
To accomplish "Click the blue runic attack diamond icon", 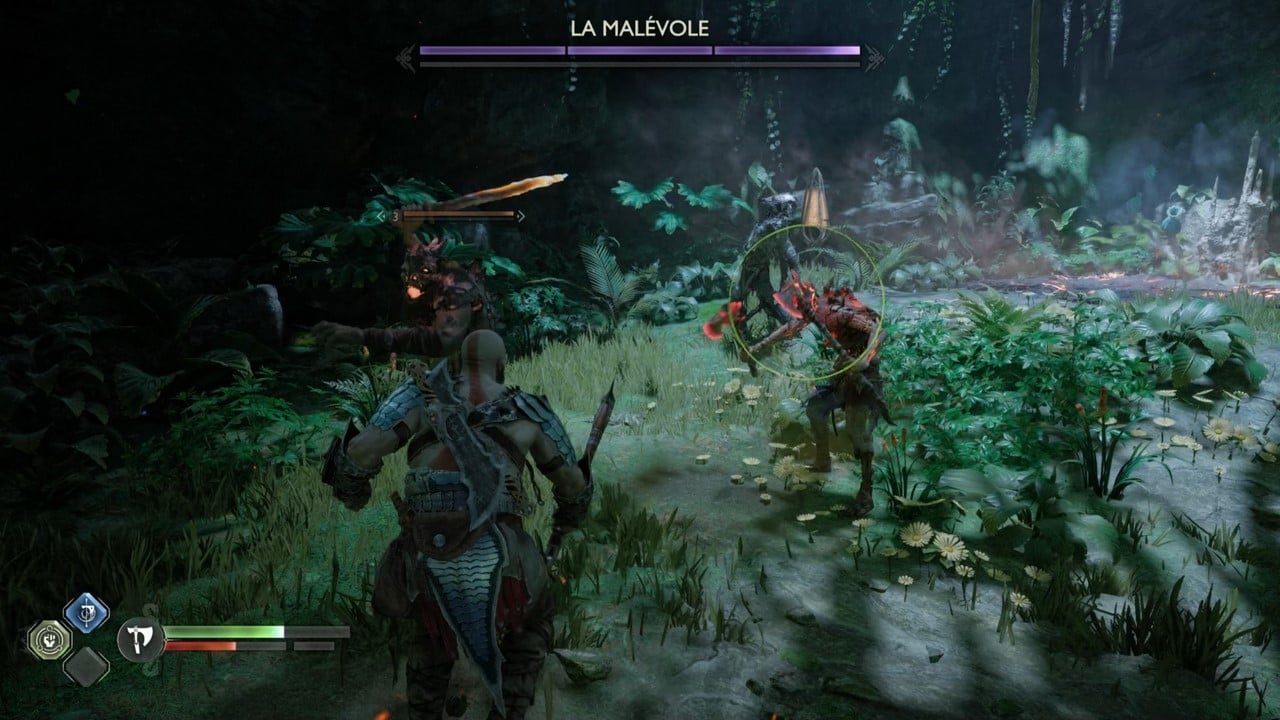I will (84, 613).
